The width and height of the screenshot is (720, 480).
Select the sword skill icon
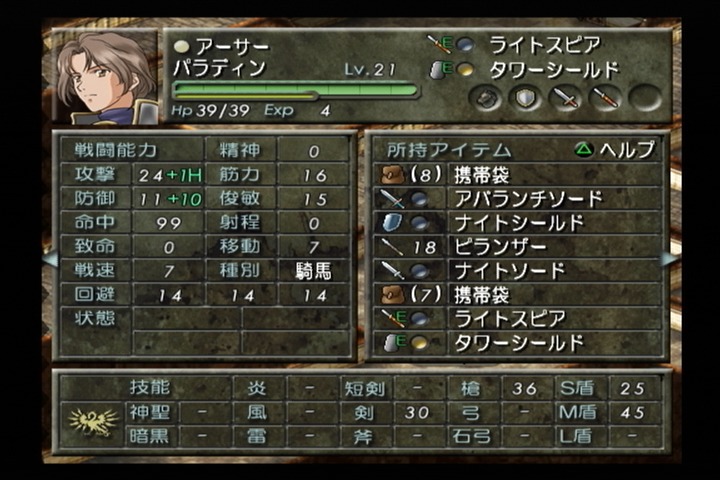[566, 98]
